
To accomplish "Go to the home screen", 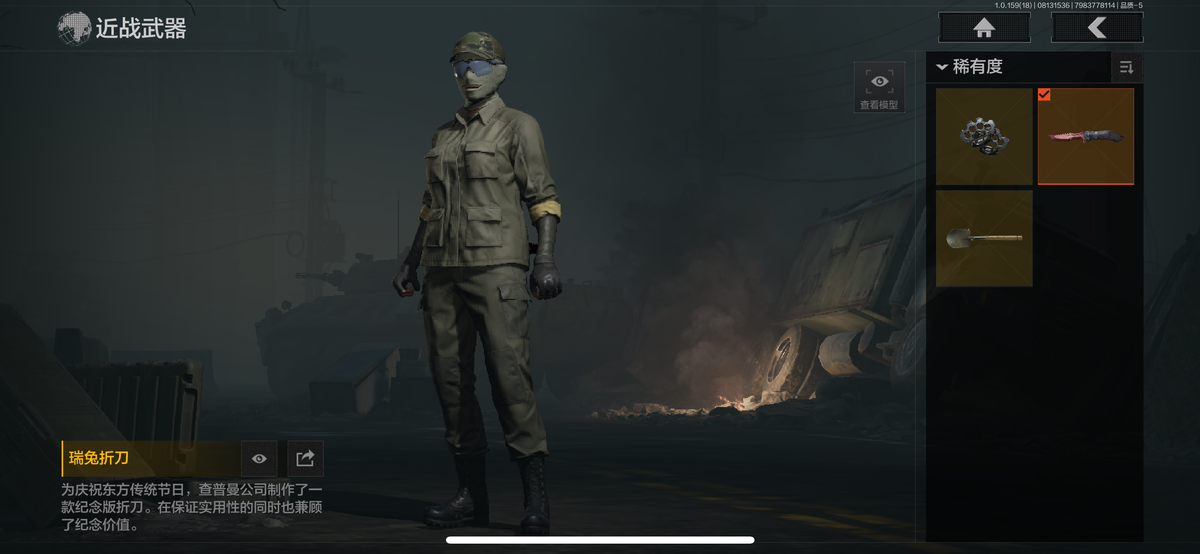I will click(984, 28).
